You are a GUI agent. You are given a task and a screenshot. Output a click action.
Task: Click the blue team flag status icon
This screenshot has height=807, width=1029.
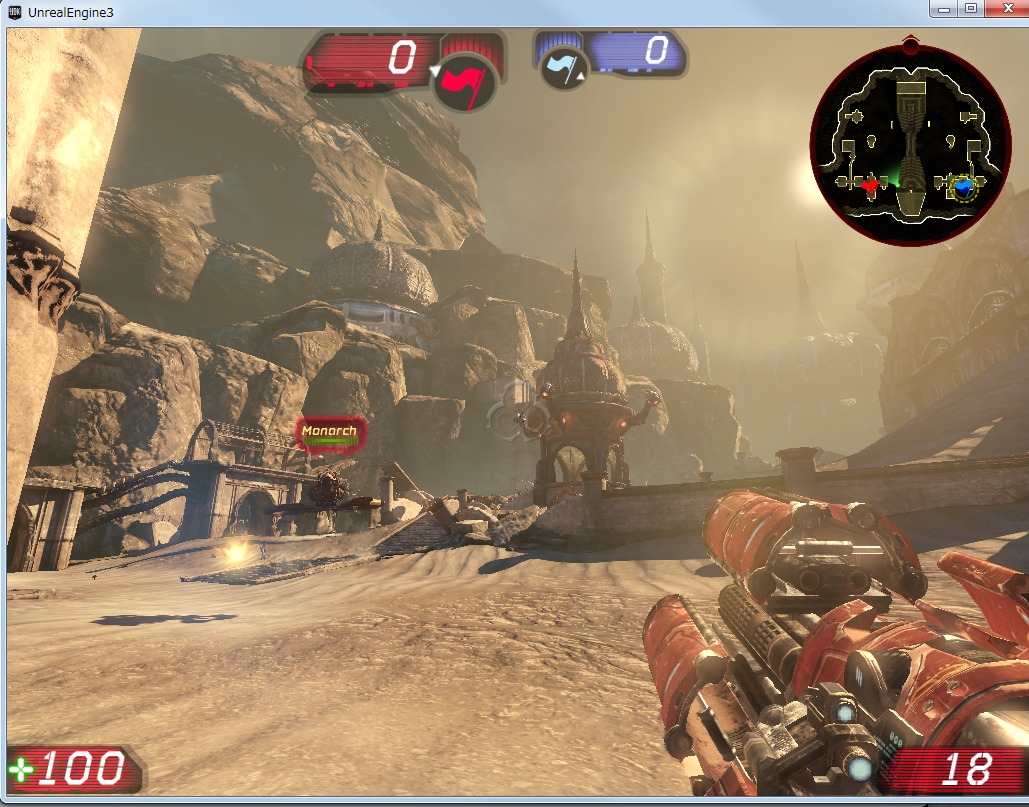pos(562,70)
